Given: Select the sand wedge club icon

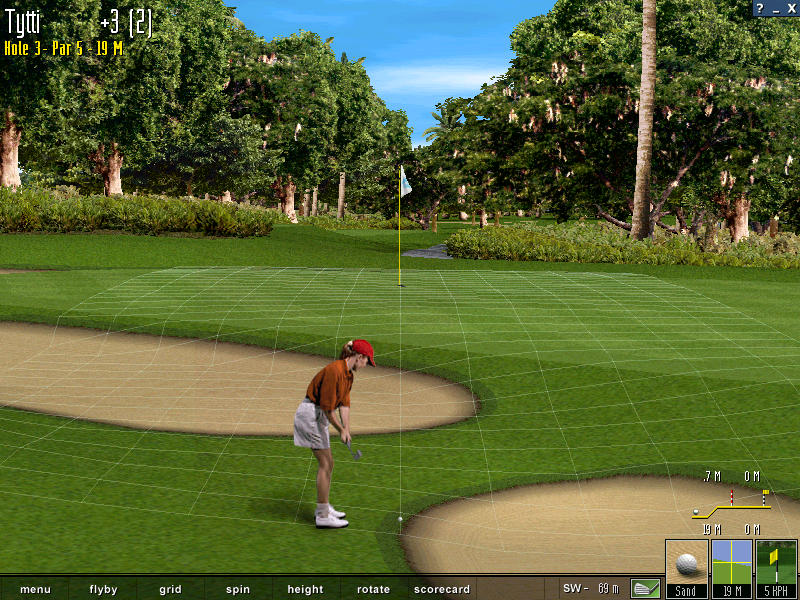Looking at the screenshot, I should tap(646, 588).
